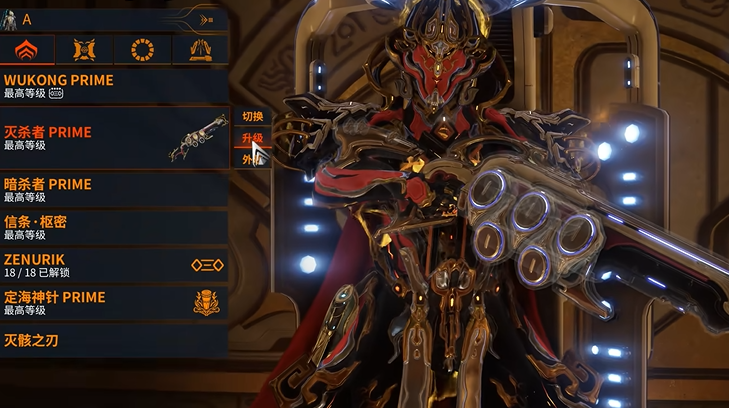Image resolution: width=729 pixels, height=408 pixels.
Task: Open the 升级 upgrade option
Action: point(251,138)
